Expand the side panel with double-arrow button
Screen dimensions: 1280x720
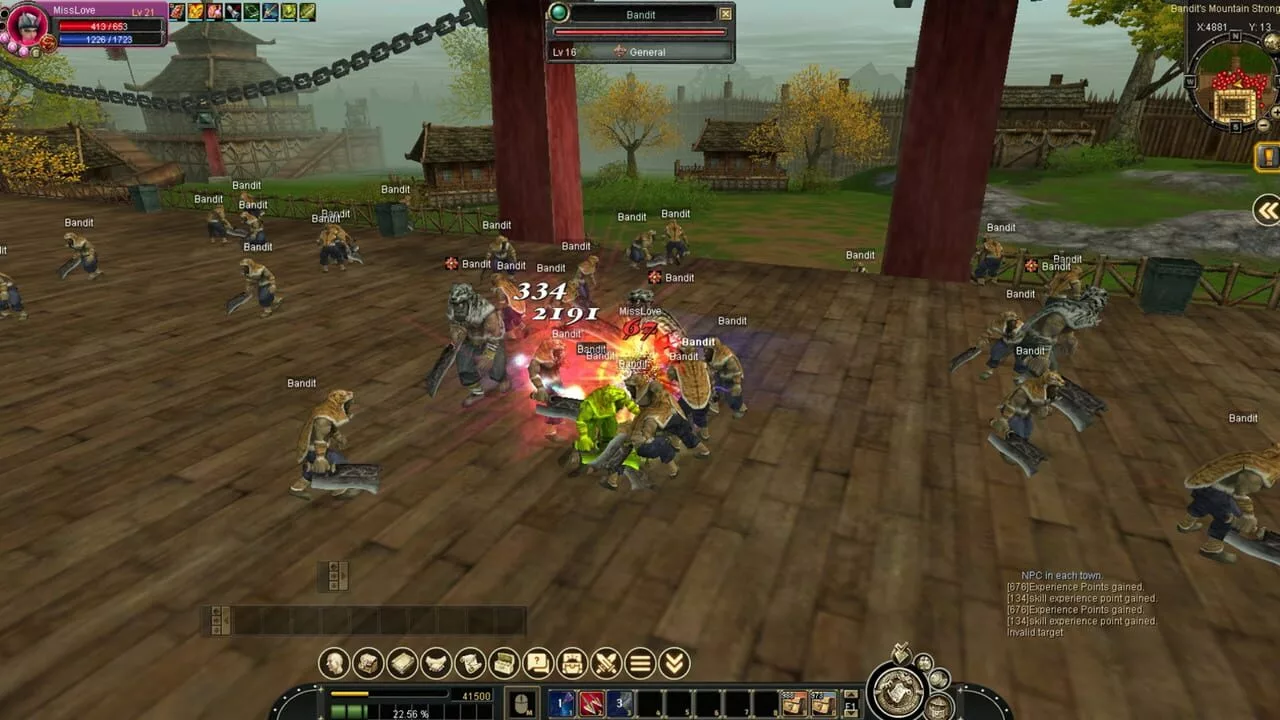pos(1267,210)
